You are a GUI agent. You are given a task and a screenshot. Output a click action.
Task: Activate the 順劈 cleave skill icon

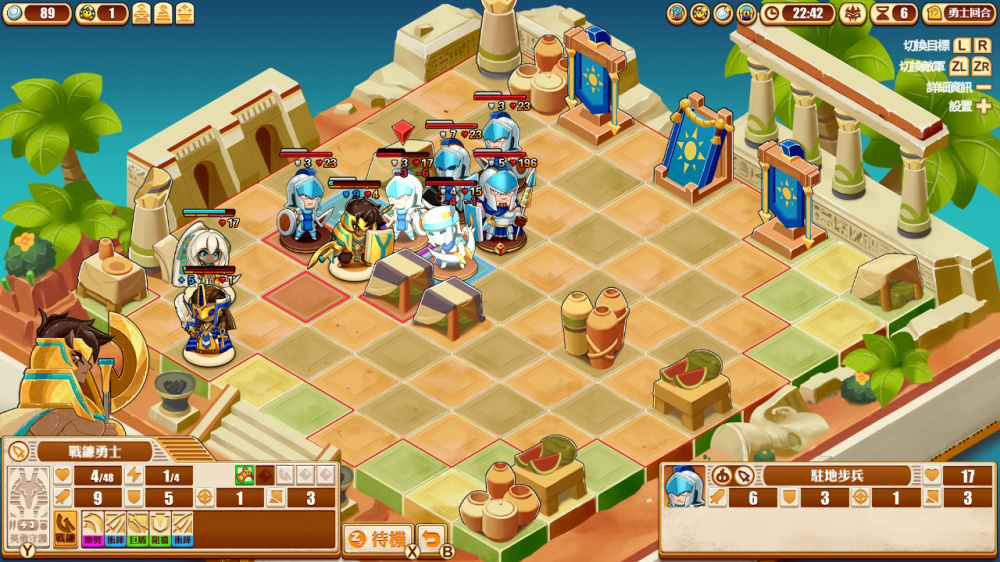tap(93, 527)
